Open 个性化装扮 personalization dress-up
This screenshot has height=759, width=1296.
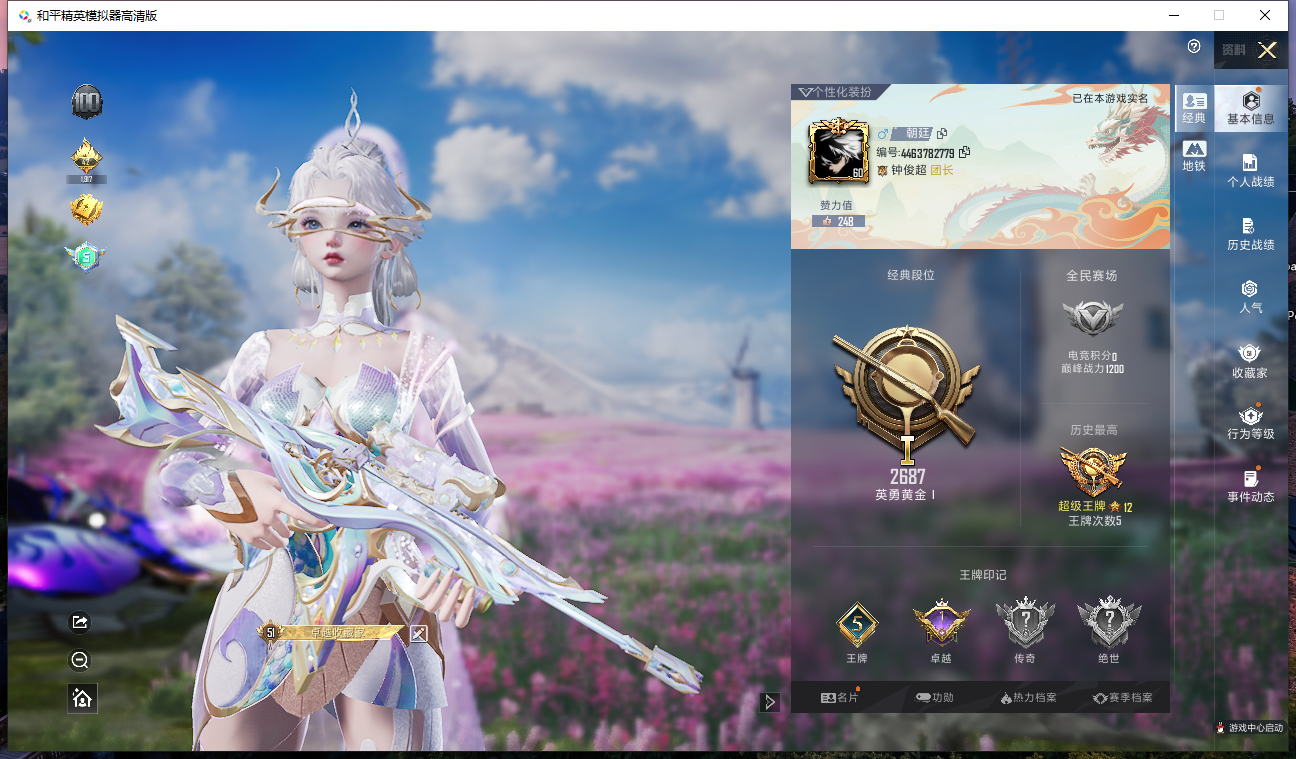tap(835, 92)
